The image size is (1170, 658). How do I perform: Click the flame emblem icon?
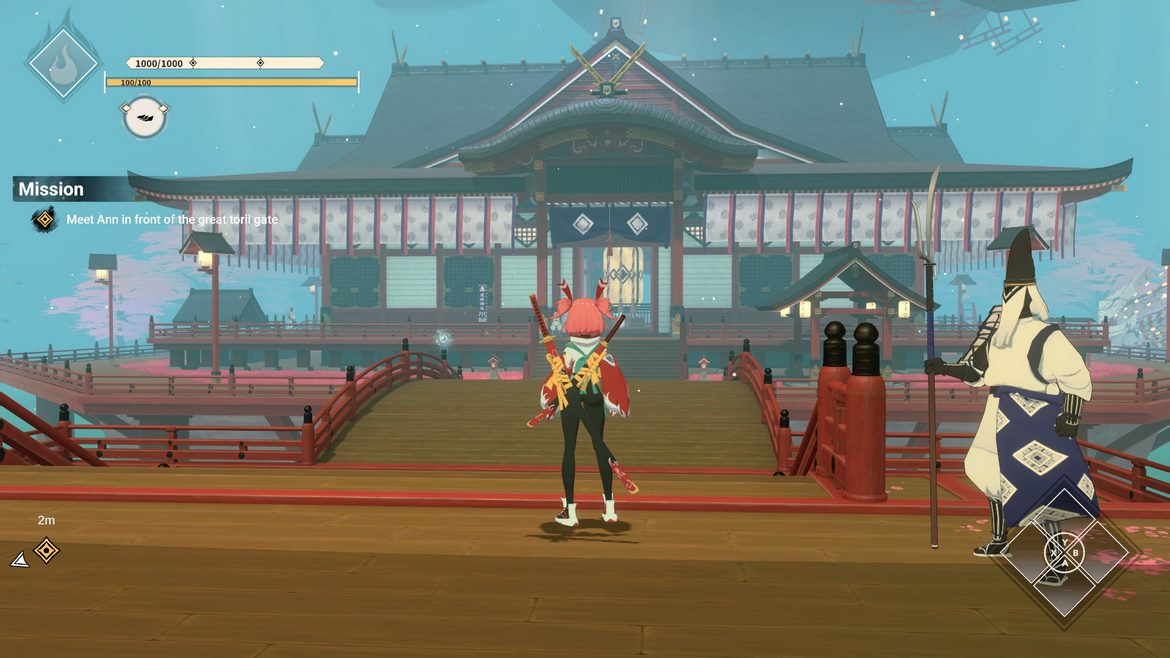tap(63, 62)
